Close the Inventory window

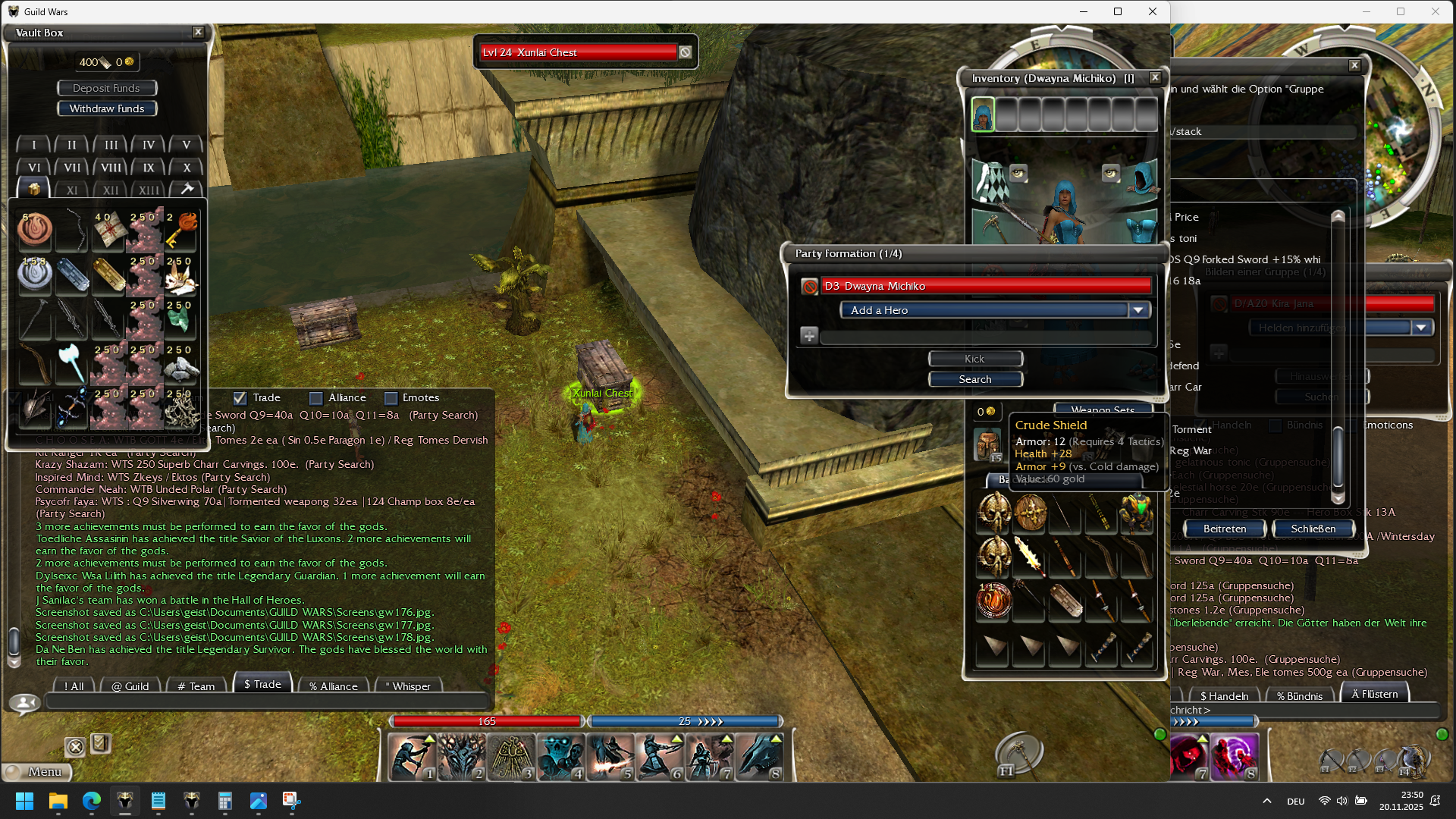pyautogui.click(x=1155, y=77)
